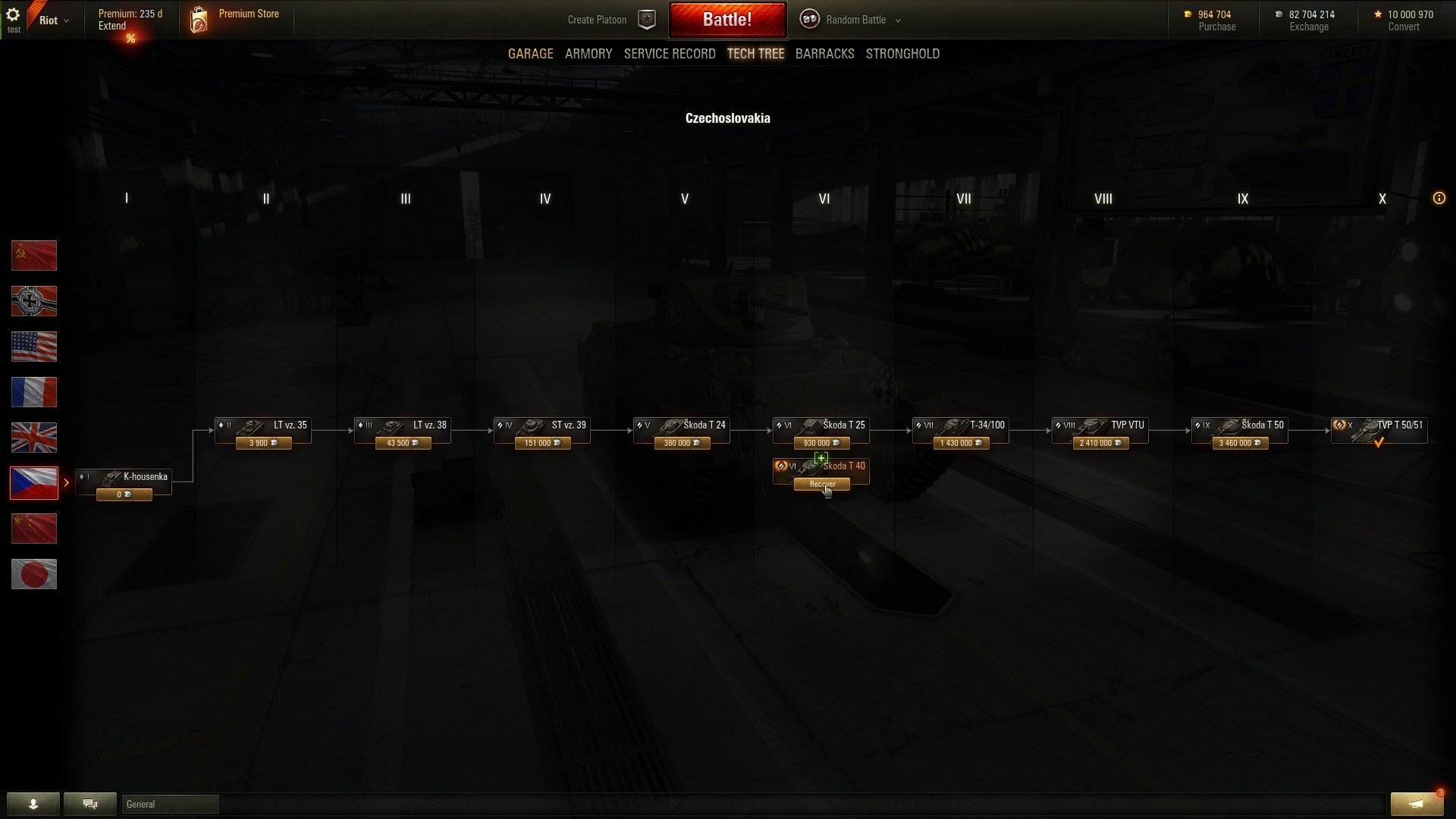Select the United Kingdom flag
This screenshot has height=819, width=1456.
[34, 438]
